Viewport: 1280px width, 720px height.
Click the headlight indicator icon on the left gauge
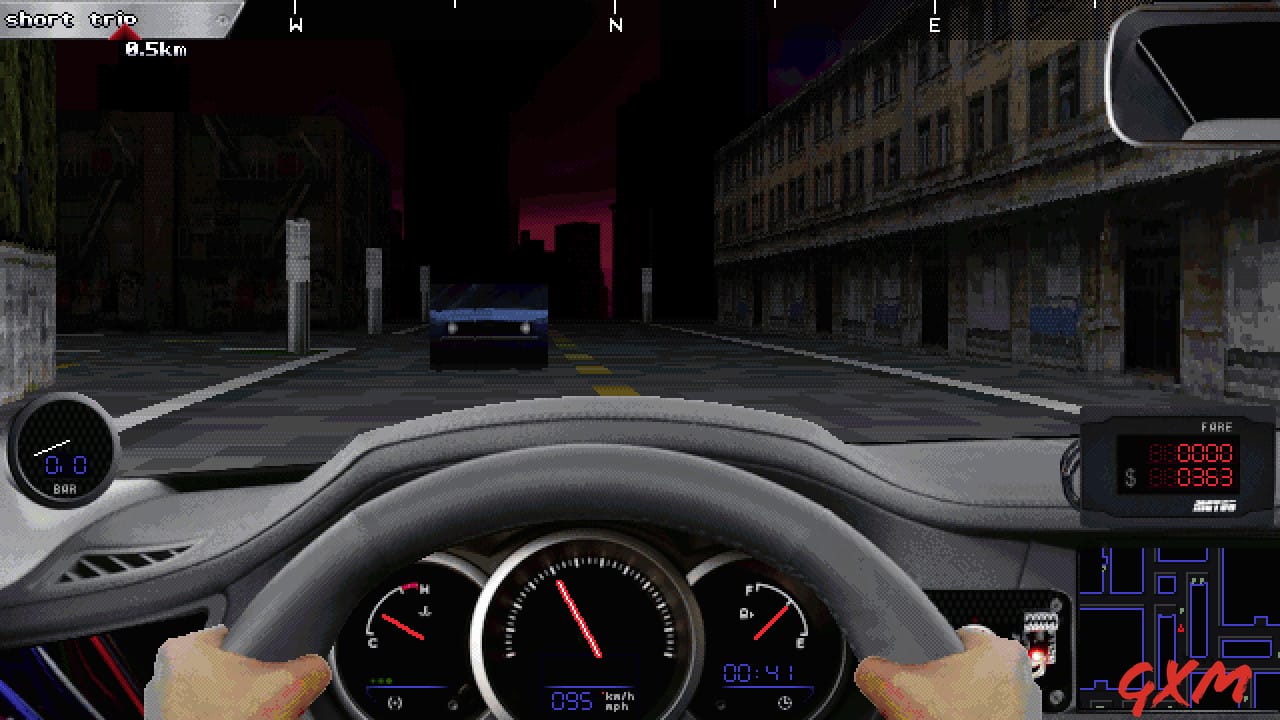pyautogui.click(x=392, y=701)
